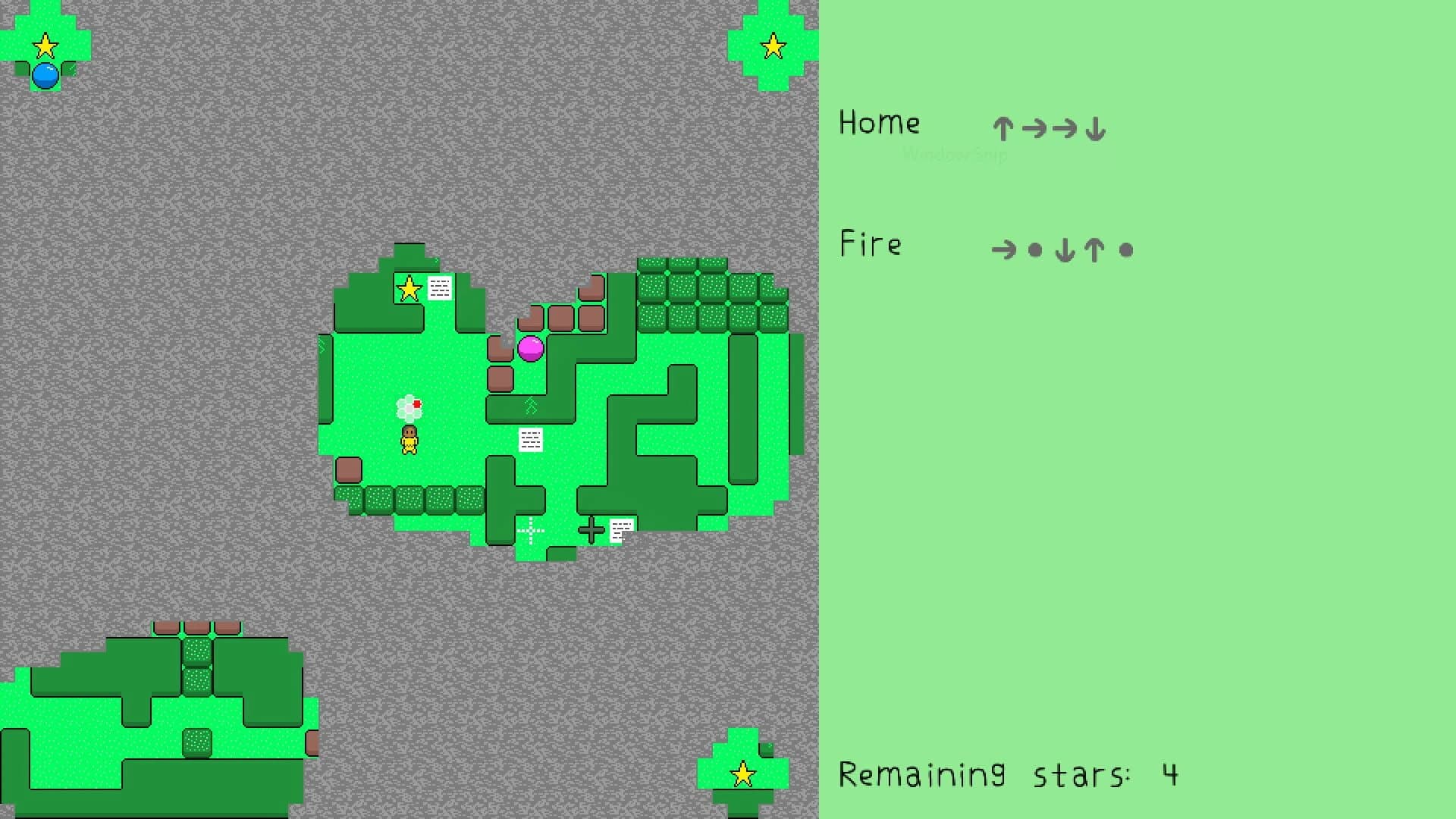Click the up arrow in the Home sequence
Image resolution: width=1456 pixels, height=819 pixels.
(1003, 128)
